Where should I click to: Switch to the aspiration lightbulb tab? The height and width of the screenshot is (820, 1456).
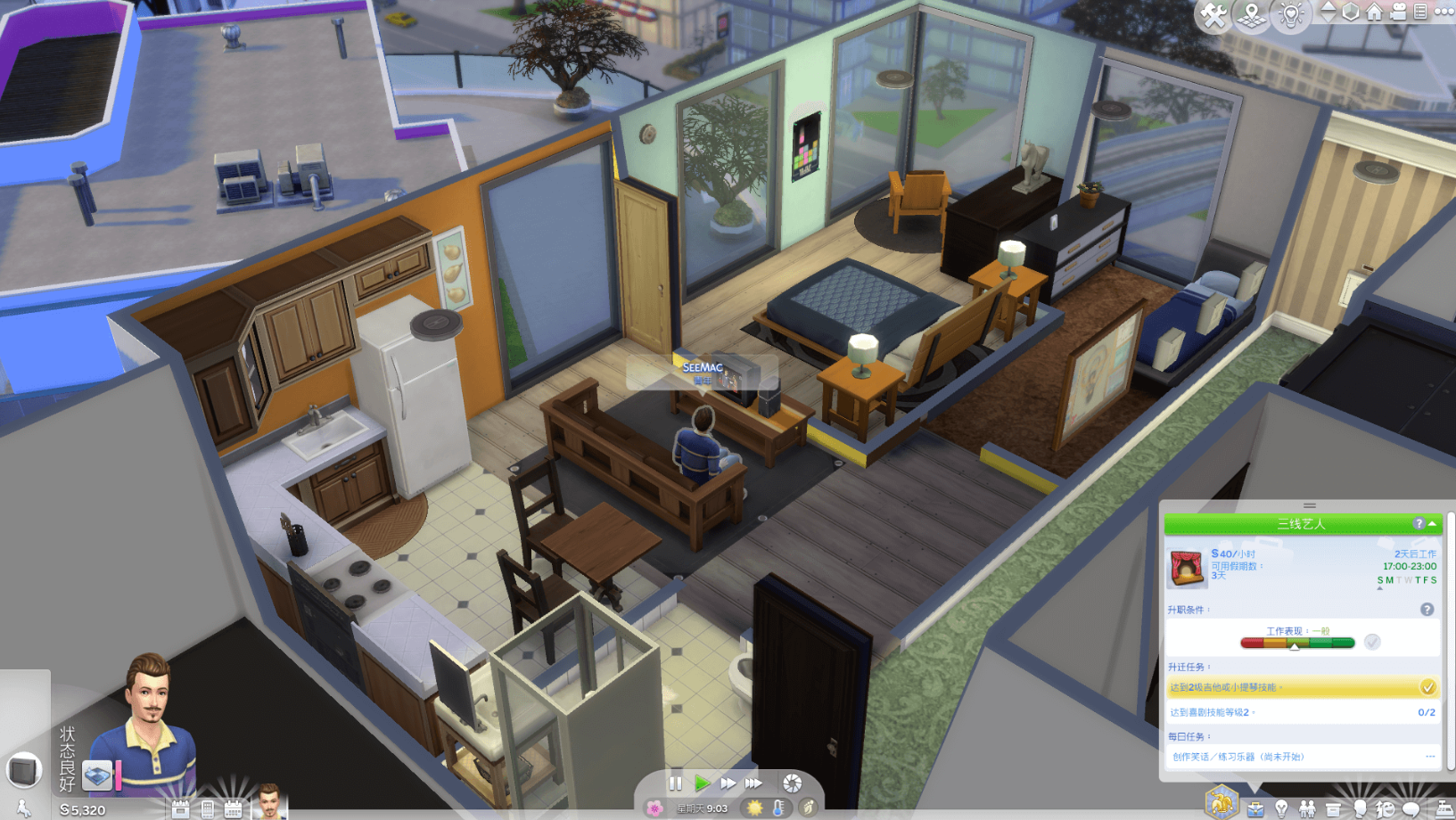[x=1281, y=809]
